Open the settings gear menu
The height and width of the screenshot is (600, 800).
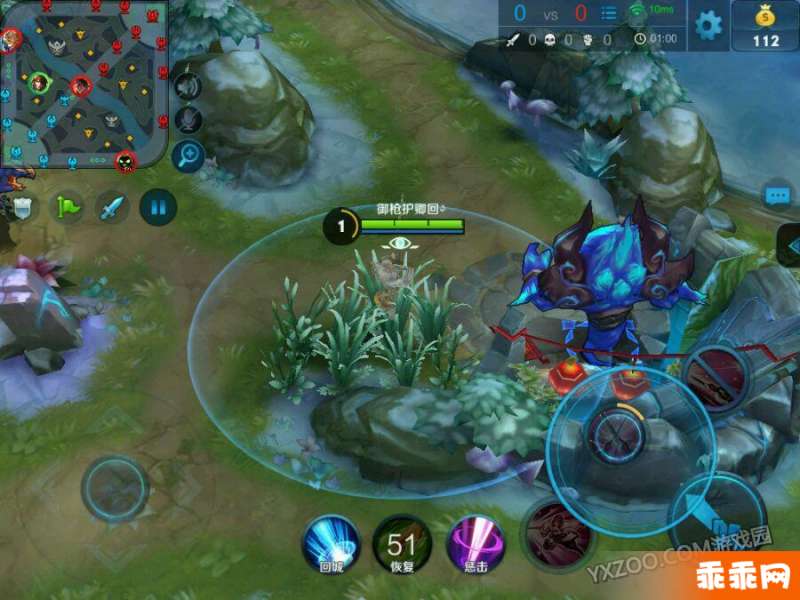point(708,25)
